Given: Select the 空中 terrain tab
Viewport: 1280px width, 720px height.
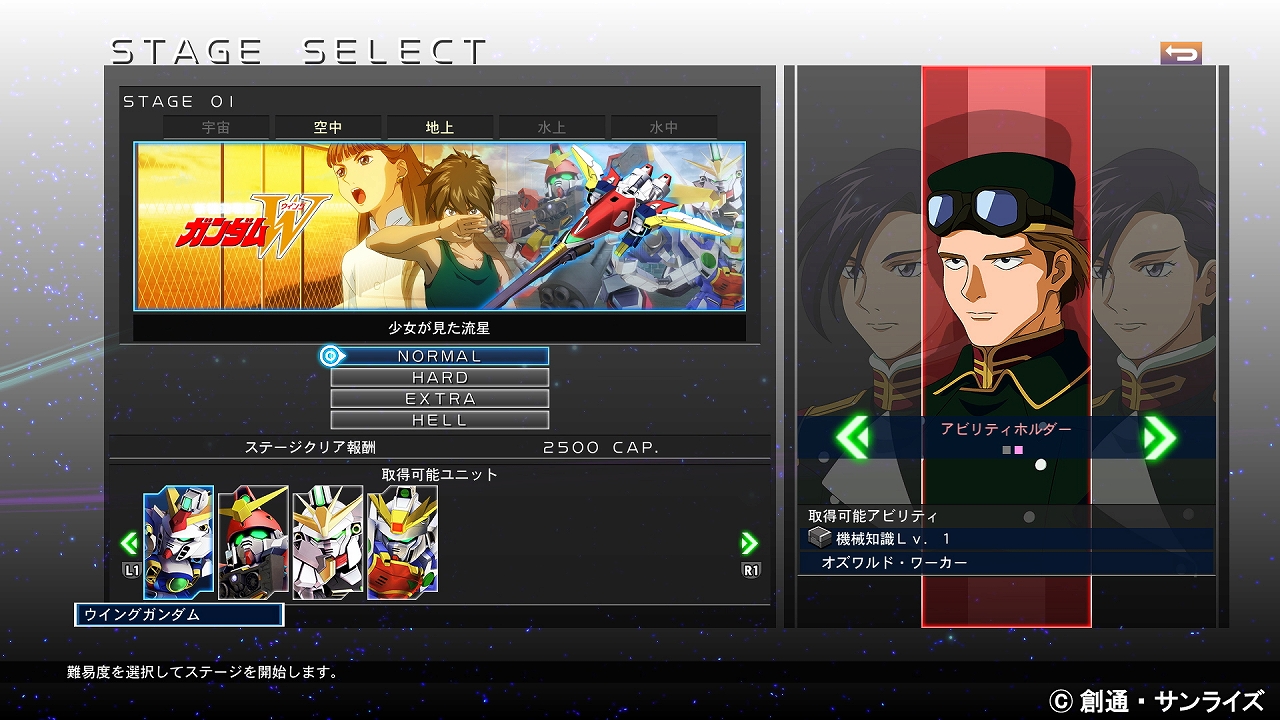Looking at the screenshot, I should click(328, 128).
